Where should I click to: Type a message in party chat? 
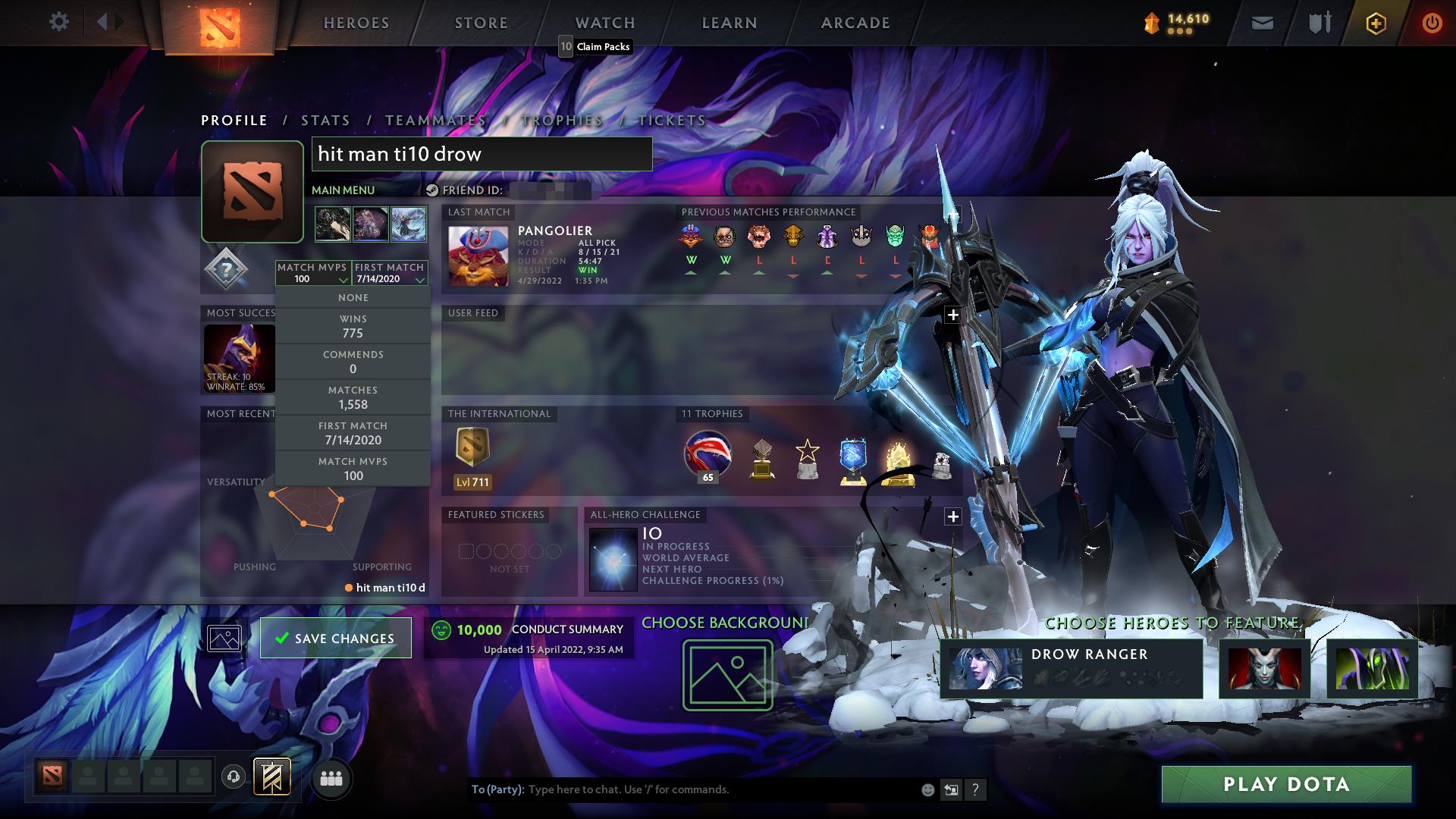coord(720,789)
